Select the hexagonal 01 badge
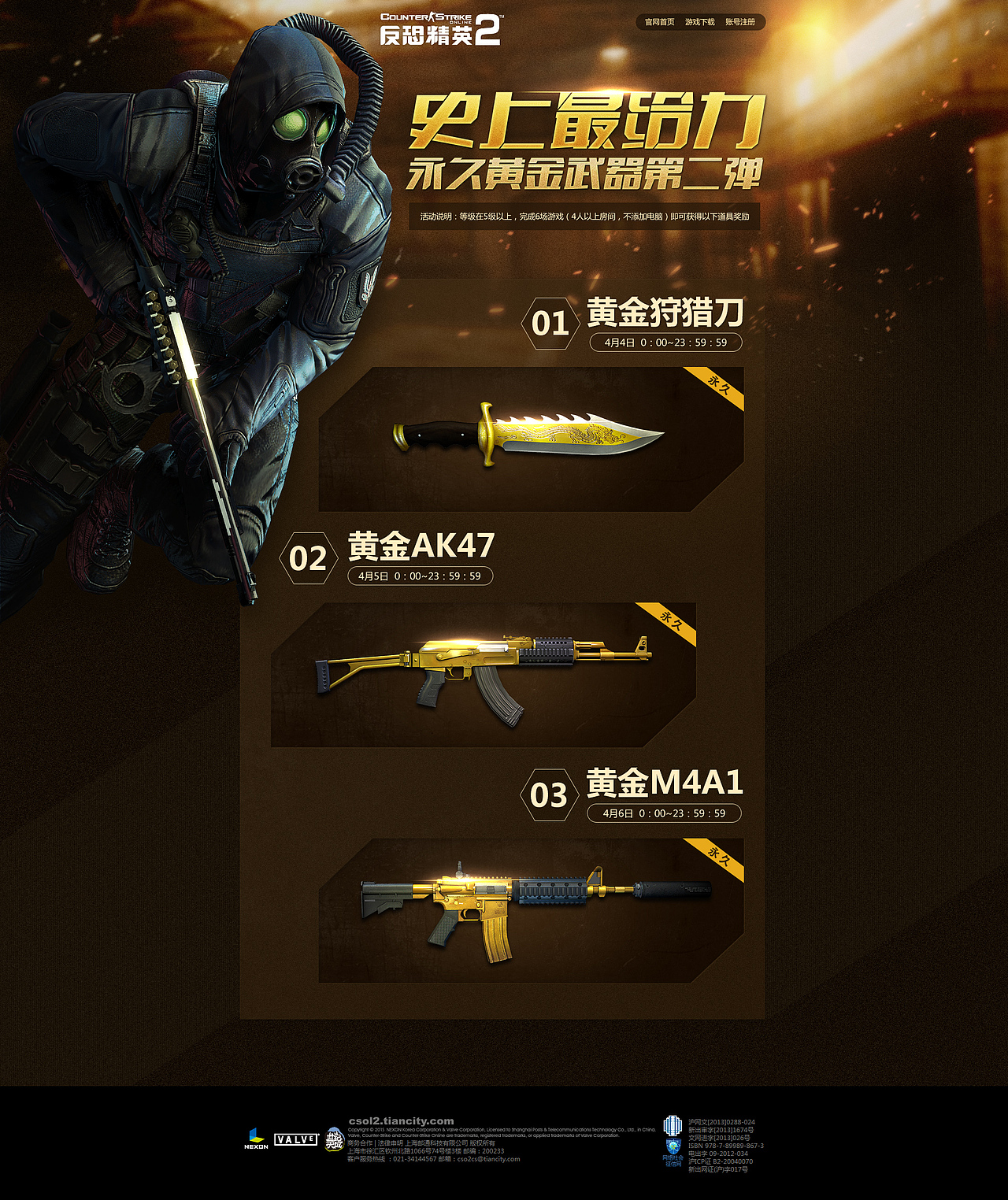 tap(552, 320)
